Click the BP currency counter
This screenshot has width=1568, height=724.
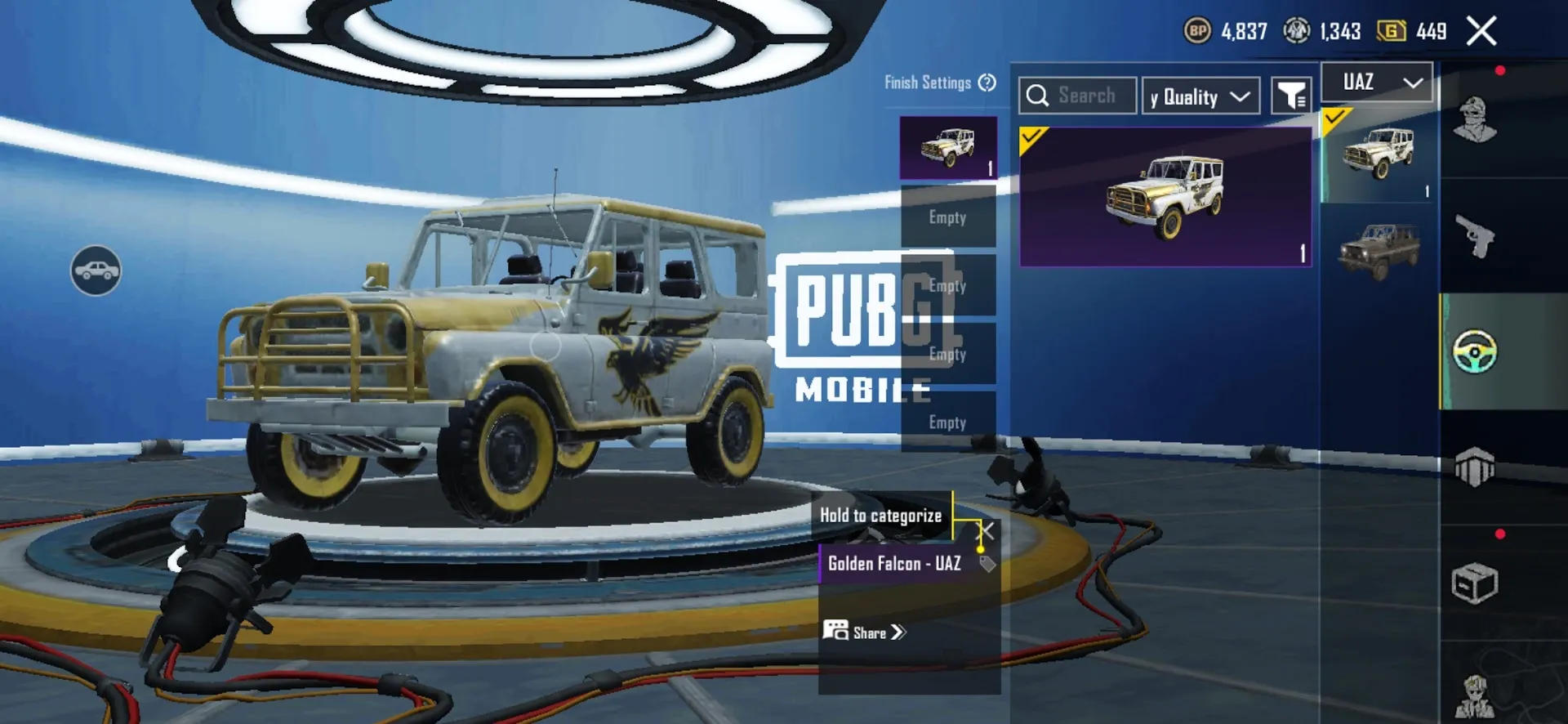click(x=1225, y=31)
